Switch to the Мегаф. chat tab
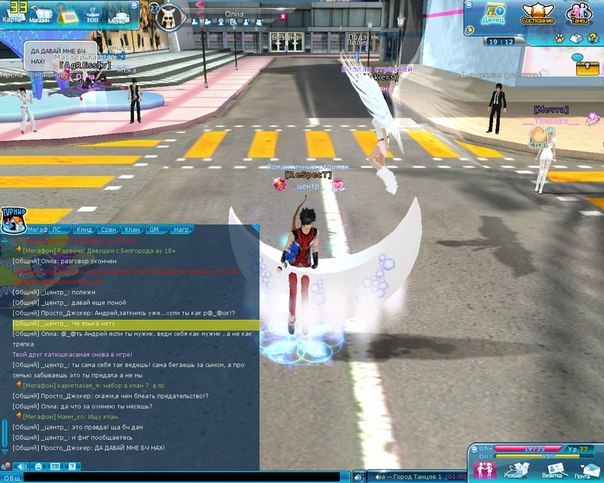The height and width of the screenshot is (483, 604). (x=39, y=228)
